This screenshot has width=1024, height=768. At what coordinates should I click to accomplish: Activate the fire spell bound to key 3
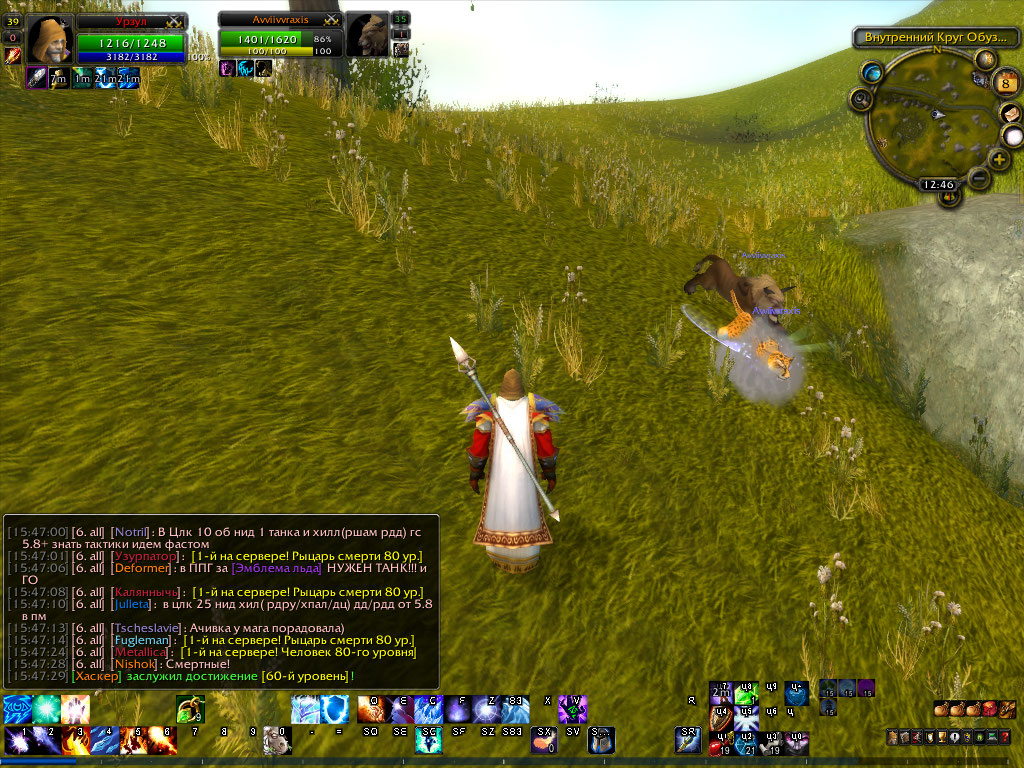75,740
